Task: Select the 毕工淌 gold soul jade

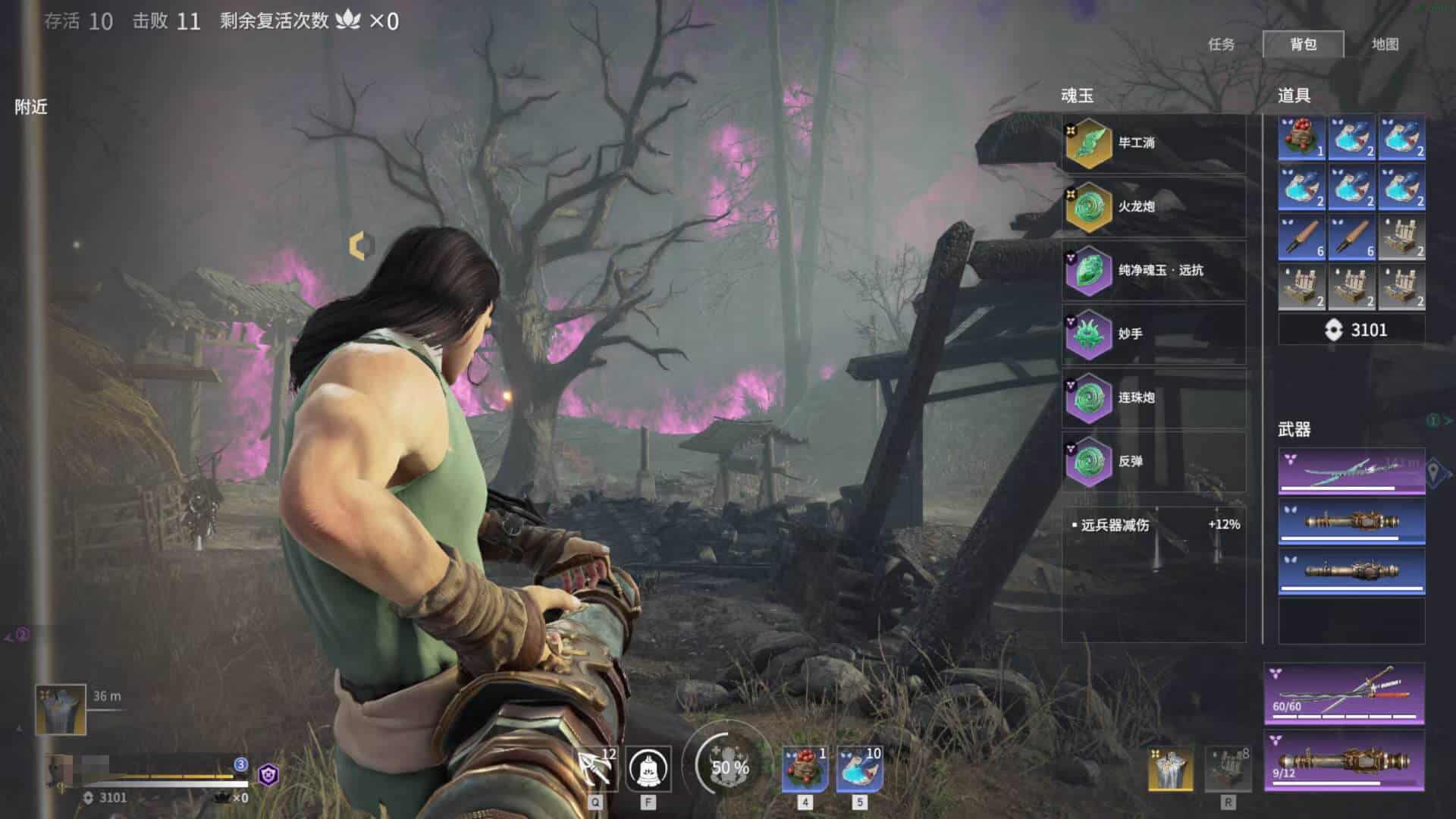Action: (x=1153, y=143)
